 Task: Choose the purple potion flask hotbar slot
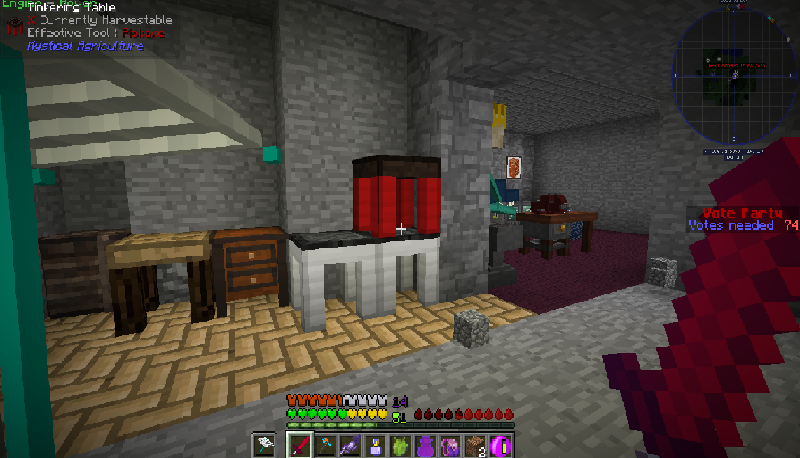click(424, 444)
